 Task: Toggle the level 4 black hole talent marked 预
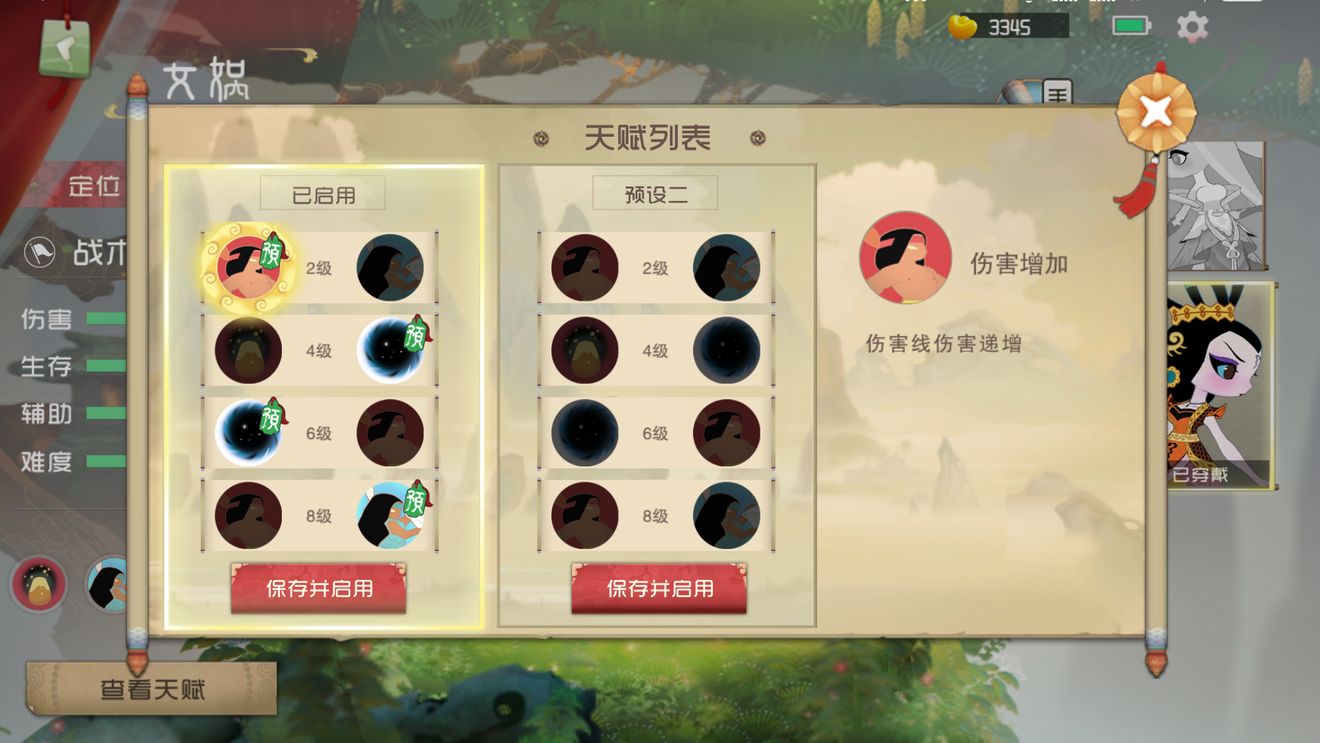click(x=390, y=350)
